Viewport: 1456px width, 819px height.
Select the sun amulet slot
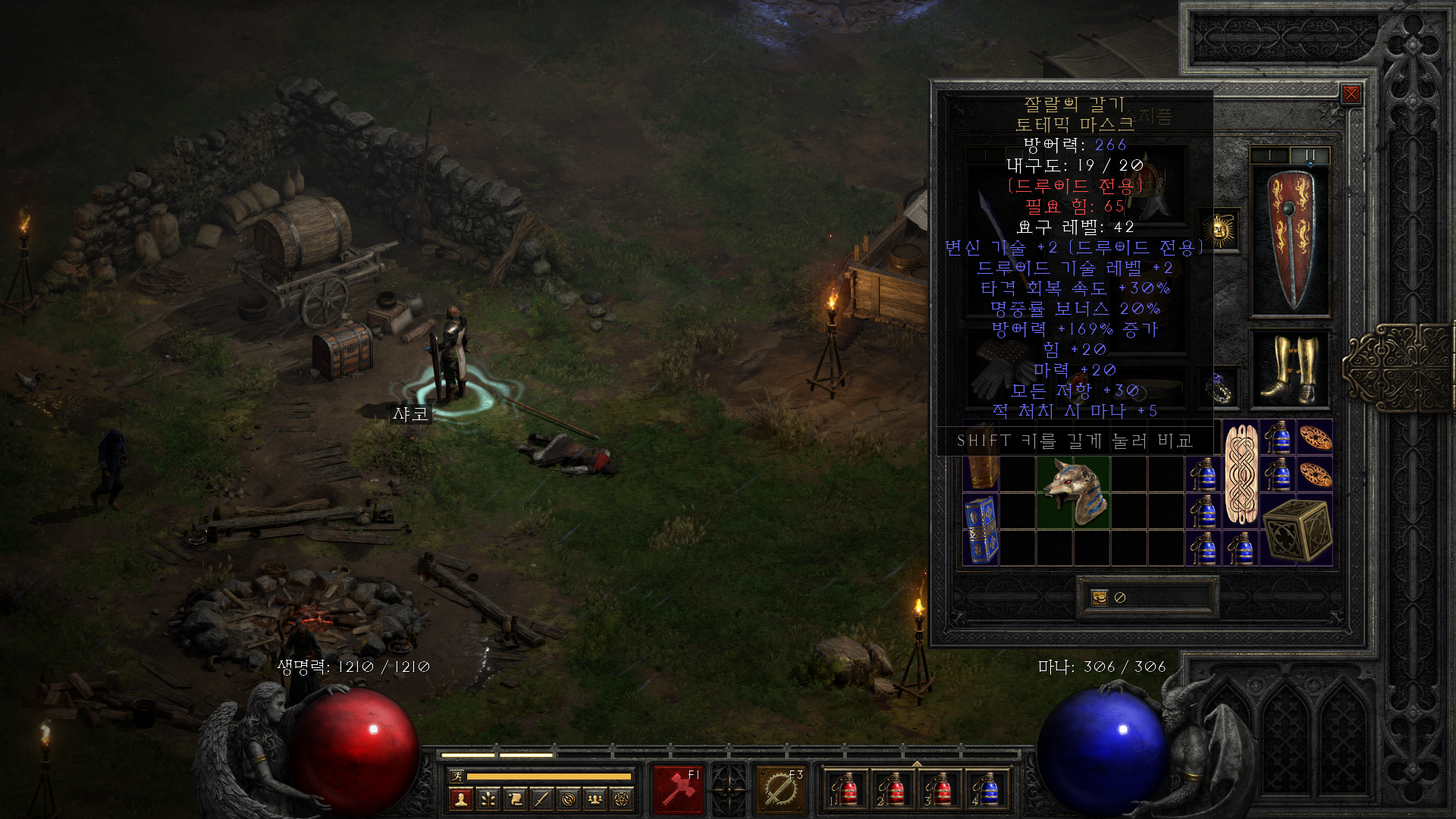click(x=1219, y=229)
